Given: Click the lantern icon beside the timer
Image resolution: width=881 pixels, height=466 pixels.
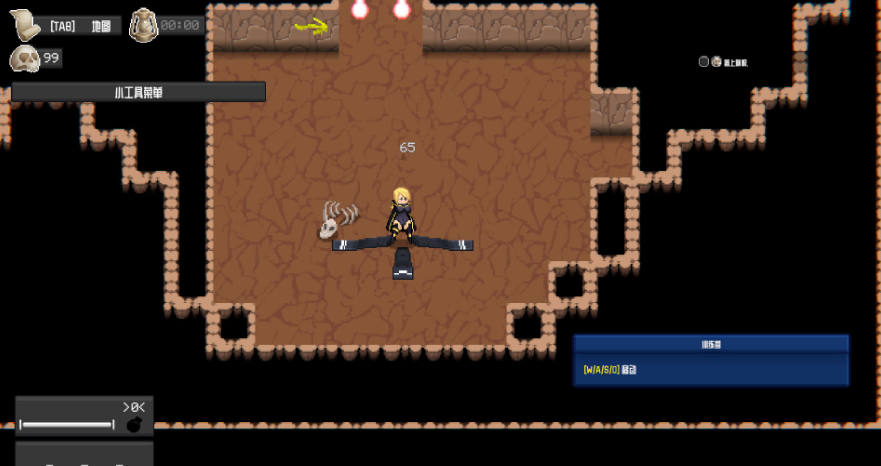Looking at the screenshot, I should 143,23.
